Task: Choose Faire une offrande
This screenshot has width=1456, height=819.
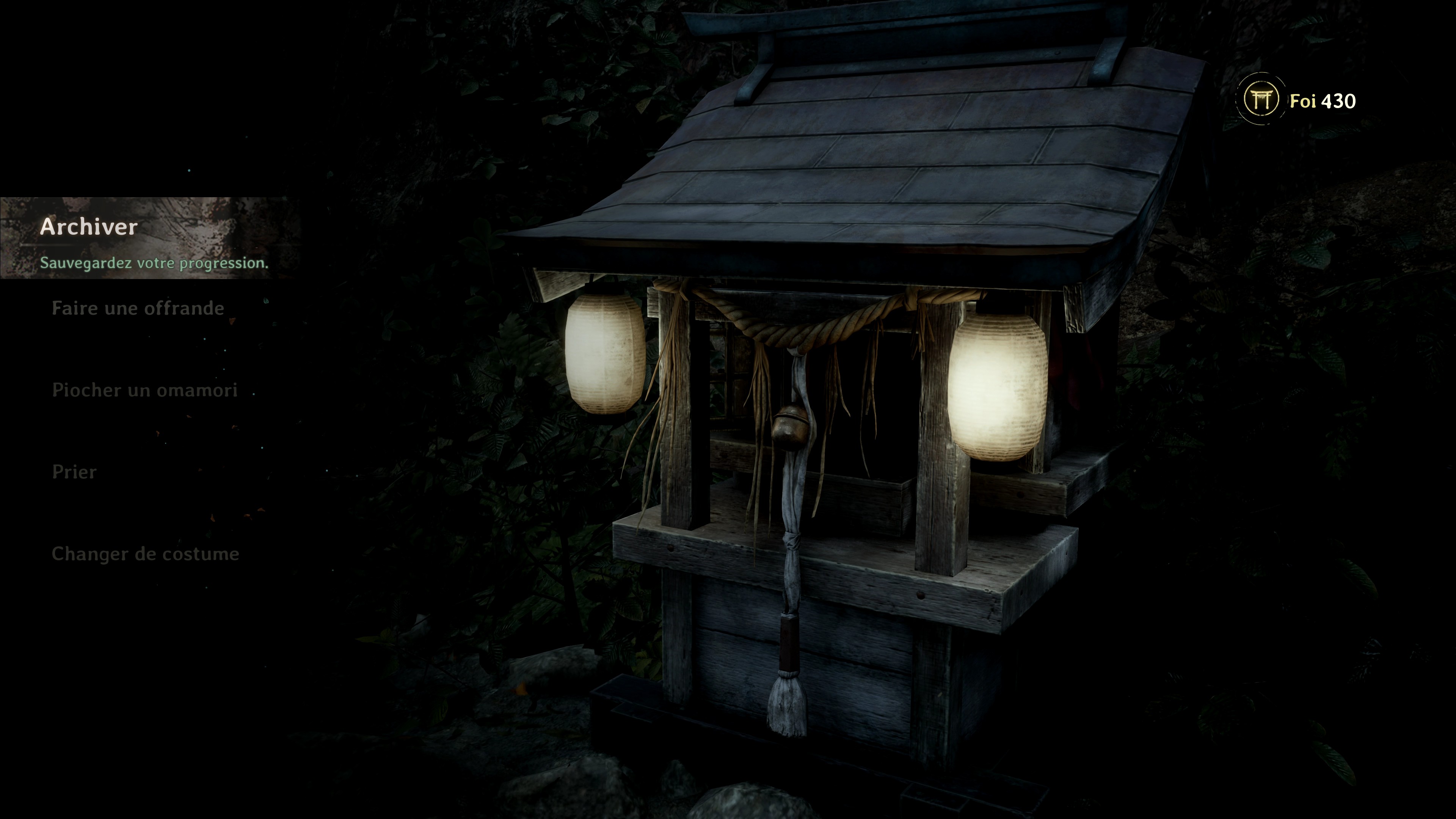Action: pyautogui.click(x=138, y=309)
